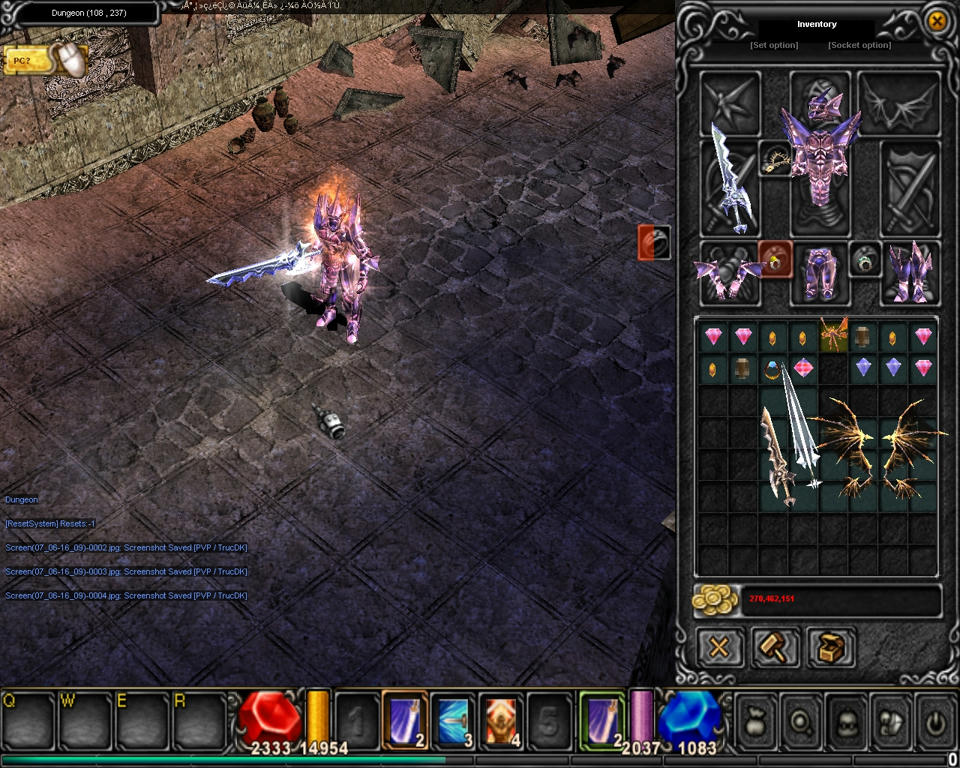This screenshot has width=960, height=768.
Task: Open the treasure chest store button
Action: (831, 647)
